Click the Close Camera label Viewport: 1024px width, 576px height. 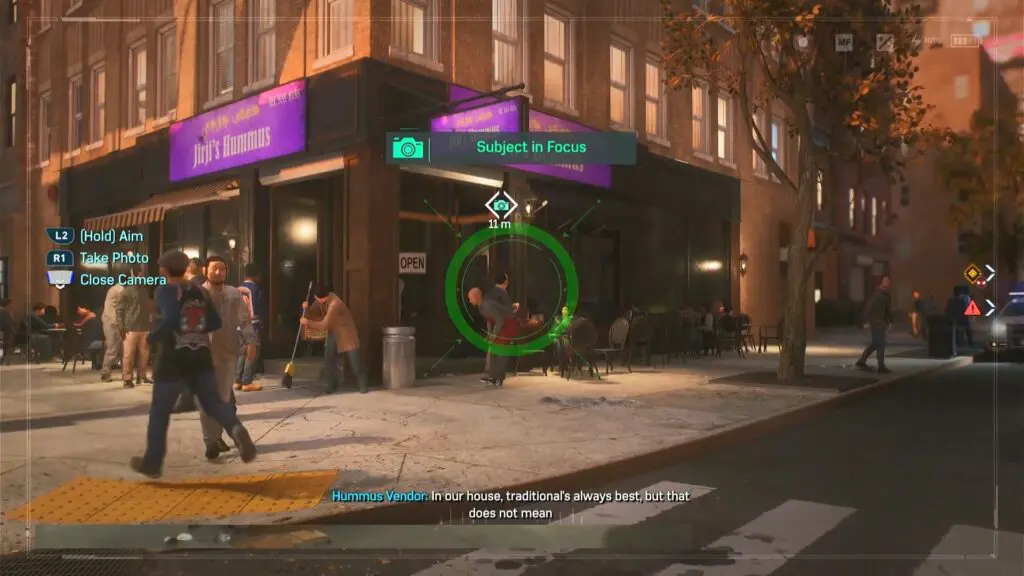pyautogui.click(x=122, y=280)
